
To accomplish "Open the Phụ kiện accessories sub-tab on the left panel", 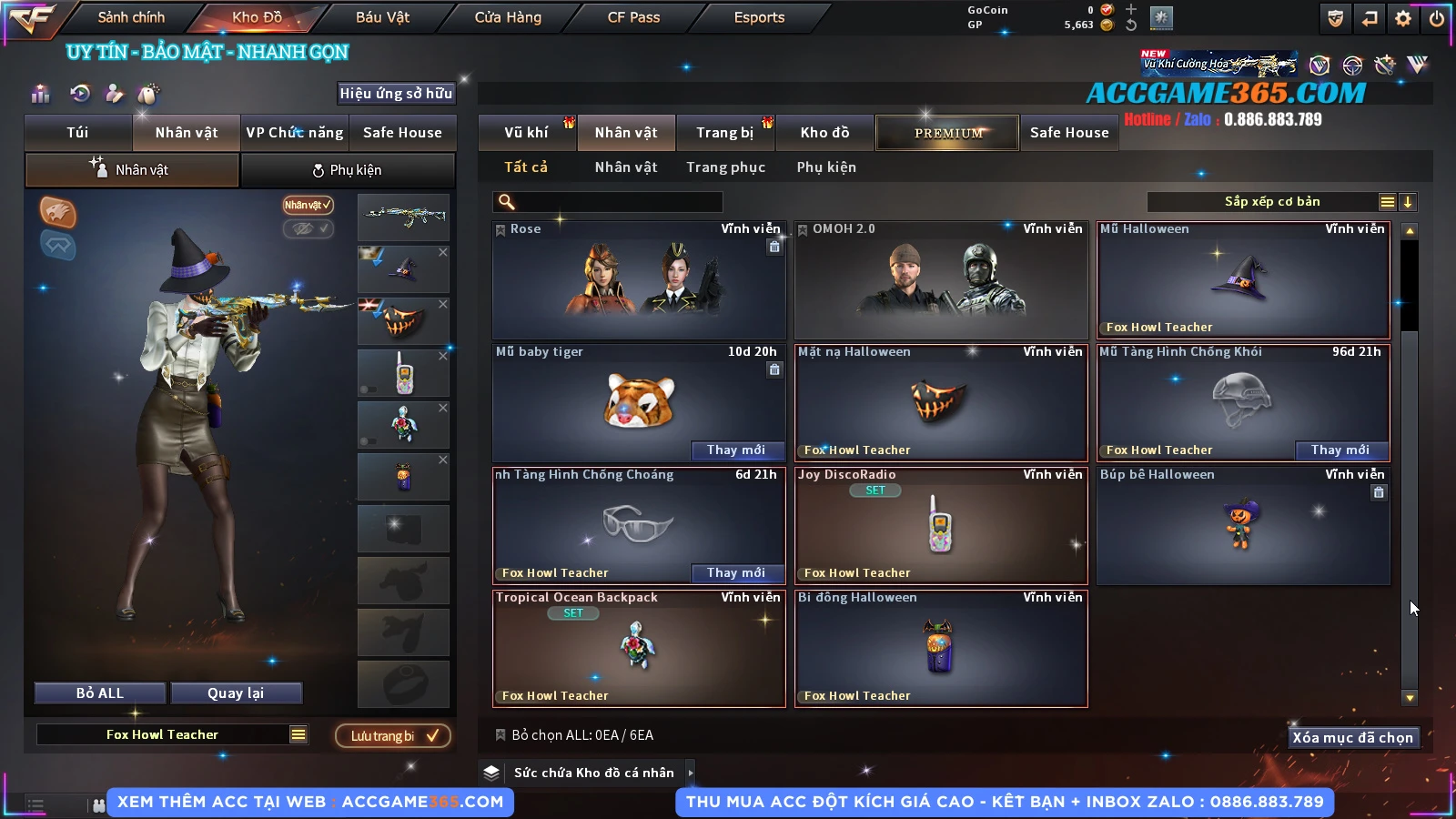I will pos(347,170).
